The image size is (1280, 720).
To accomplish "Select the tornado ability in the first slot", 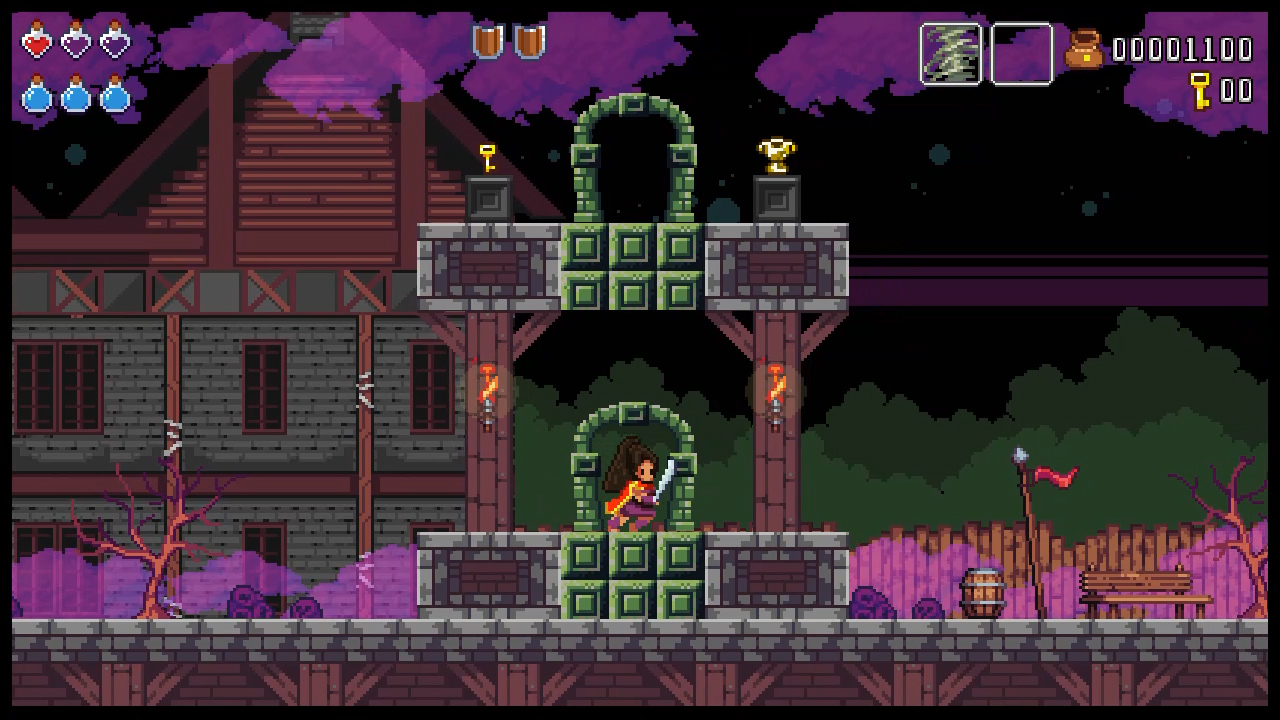I will tap(950, 52).
